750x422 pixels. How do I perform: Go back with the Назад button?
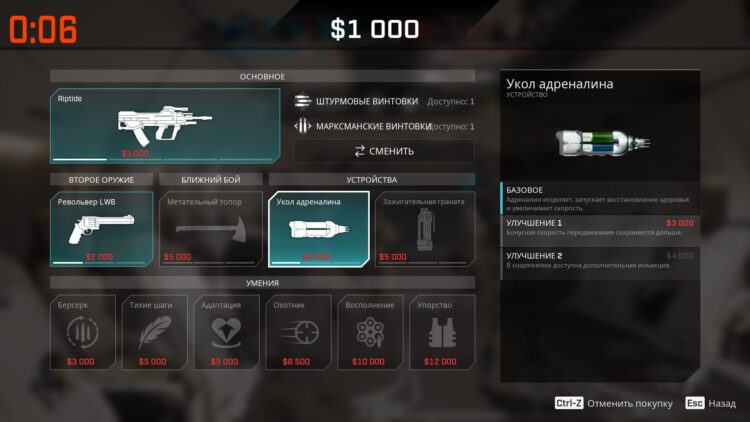pyautogui.click(x=711, y=403)
